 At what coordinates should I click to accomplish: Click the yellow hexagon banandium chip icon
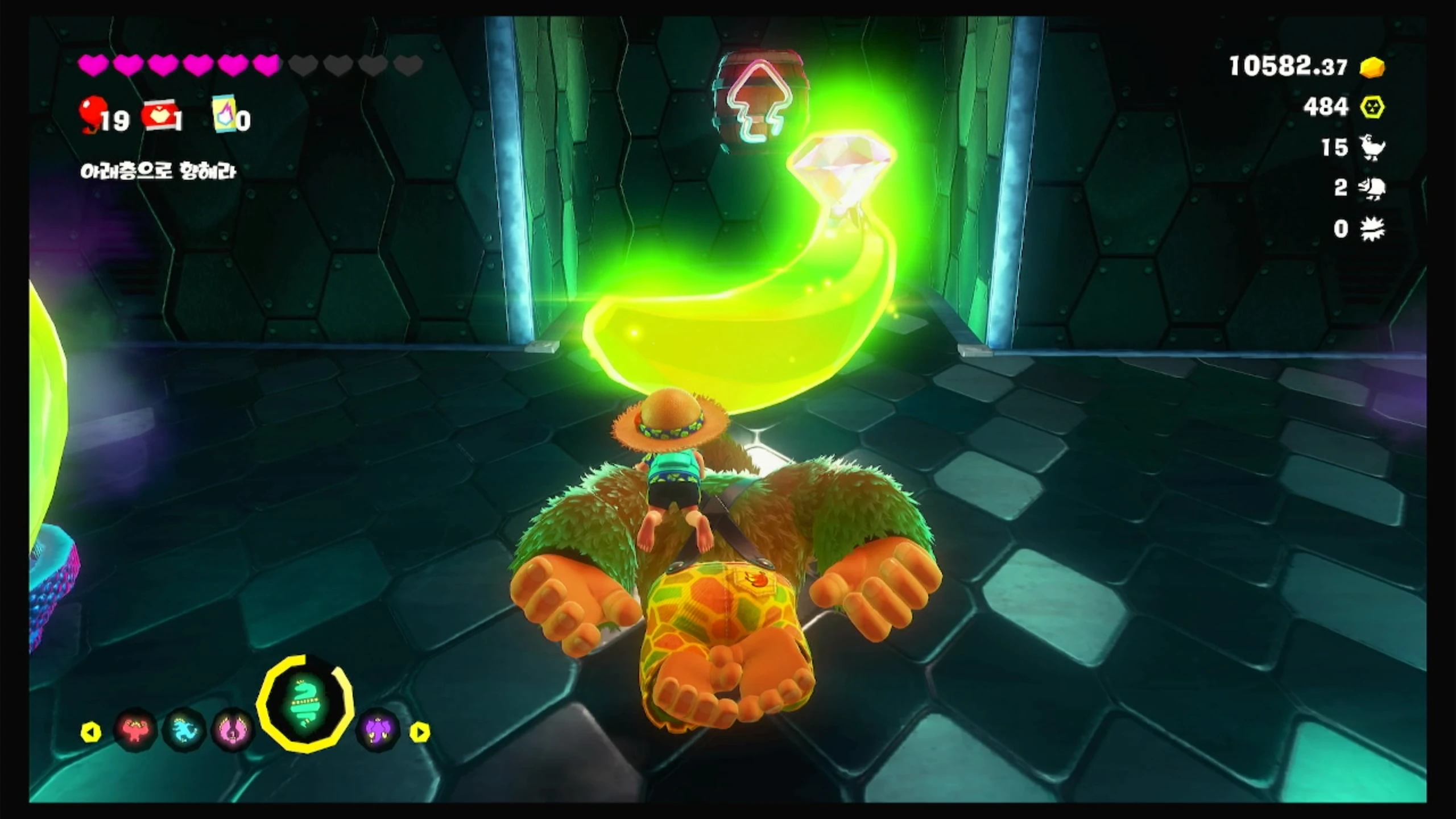pos(1372,107)
